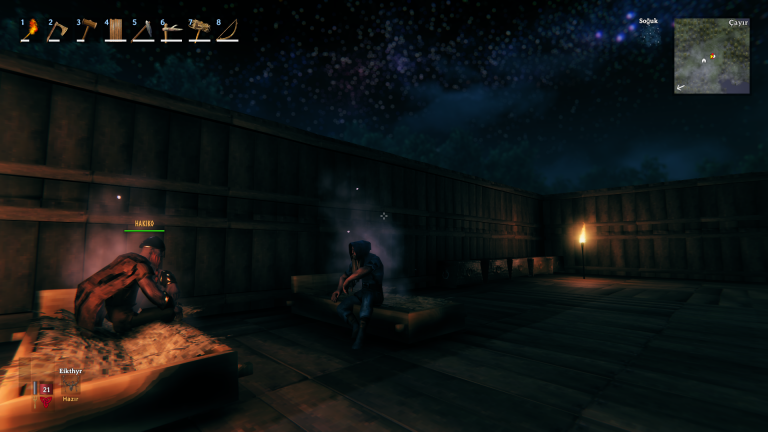Screen dimensions: 768x432
Task: Select the pickaxe in slot 6
Action: point(172,30)
